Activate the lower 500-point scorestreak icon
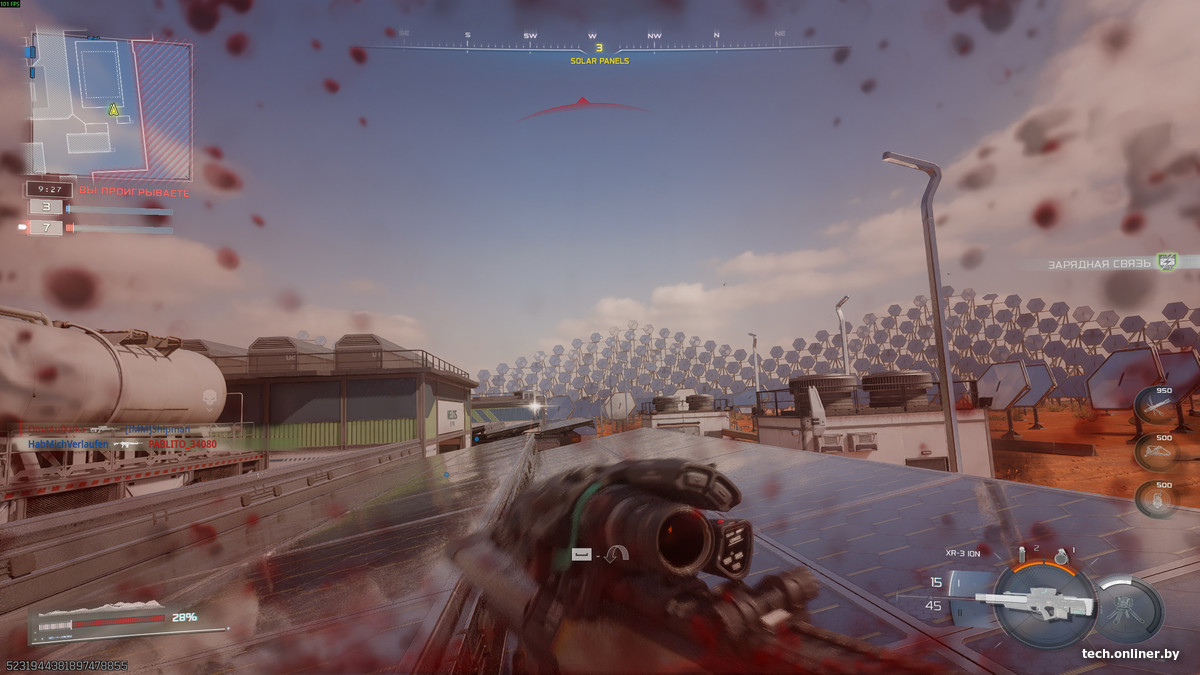The image size is (1200, 675). [x=1155, y=498]
